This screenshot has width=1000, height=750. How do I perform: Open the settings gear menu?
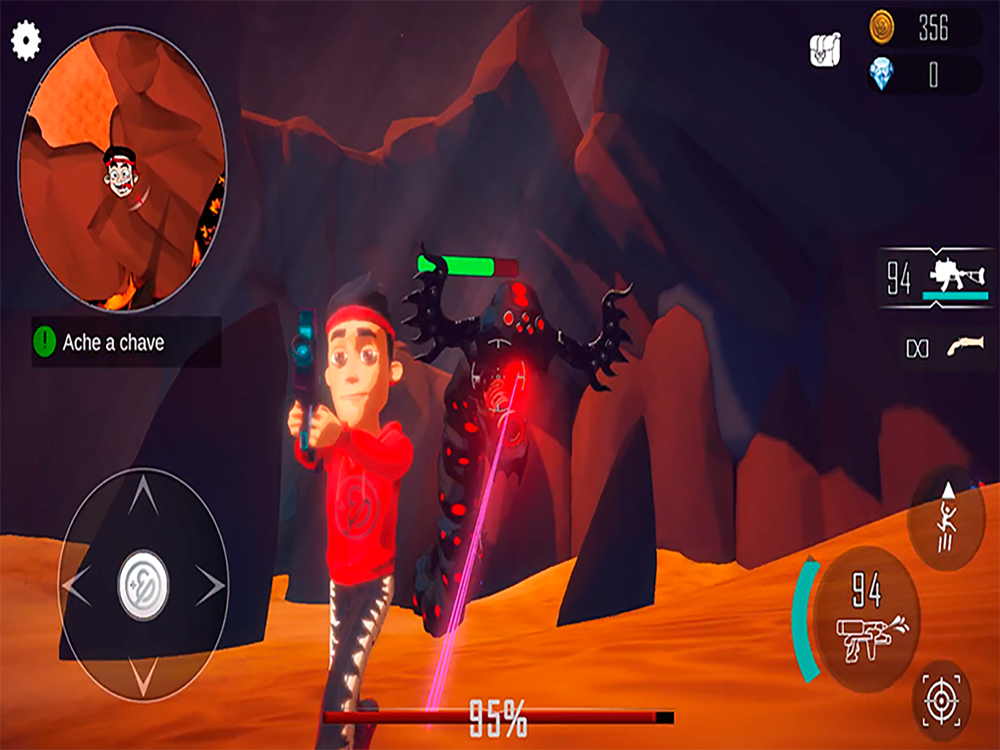click(26, 41)
